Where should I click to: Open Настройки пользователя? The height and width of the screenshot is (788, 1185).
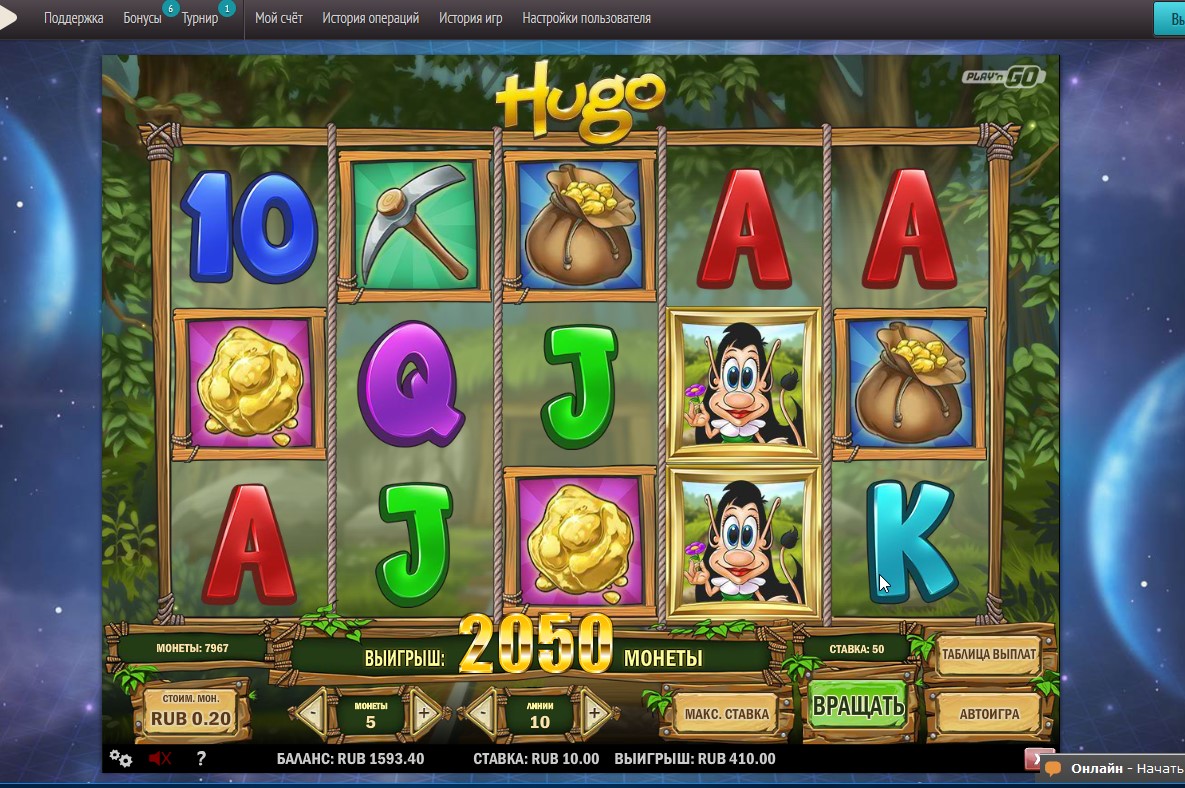click(x=587, y=18)
